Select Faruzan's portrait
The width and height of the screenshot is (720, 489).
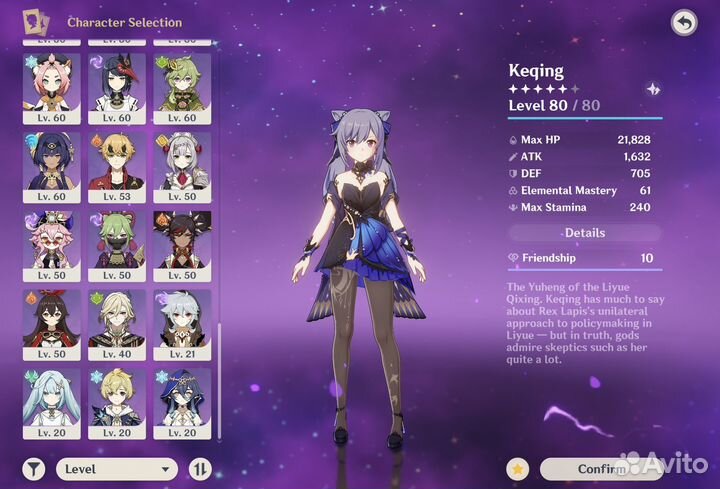[50, 403]
